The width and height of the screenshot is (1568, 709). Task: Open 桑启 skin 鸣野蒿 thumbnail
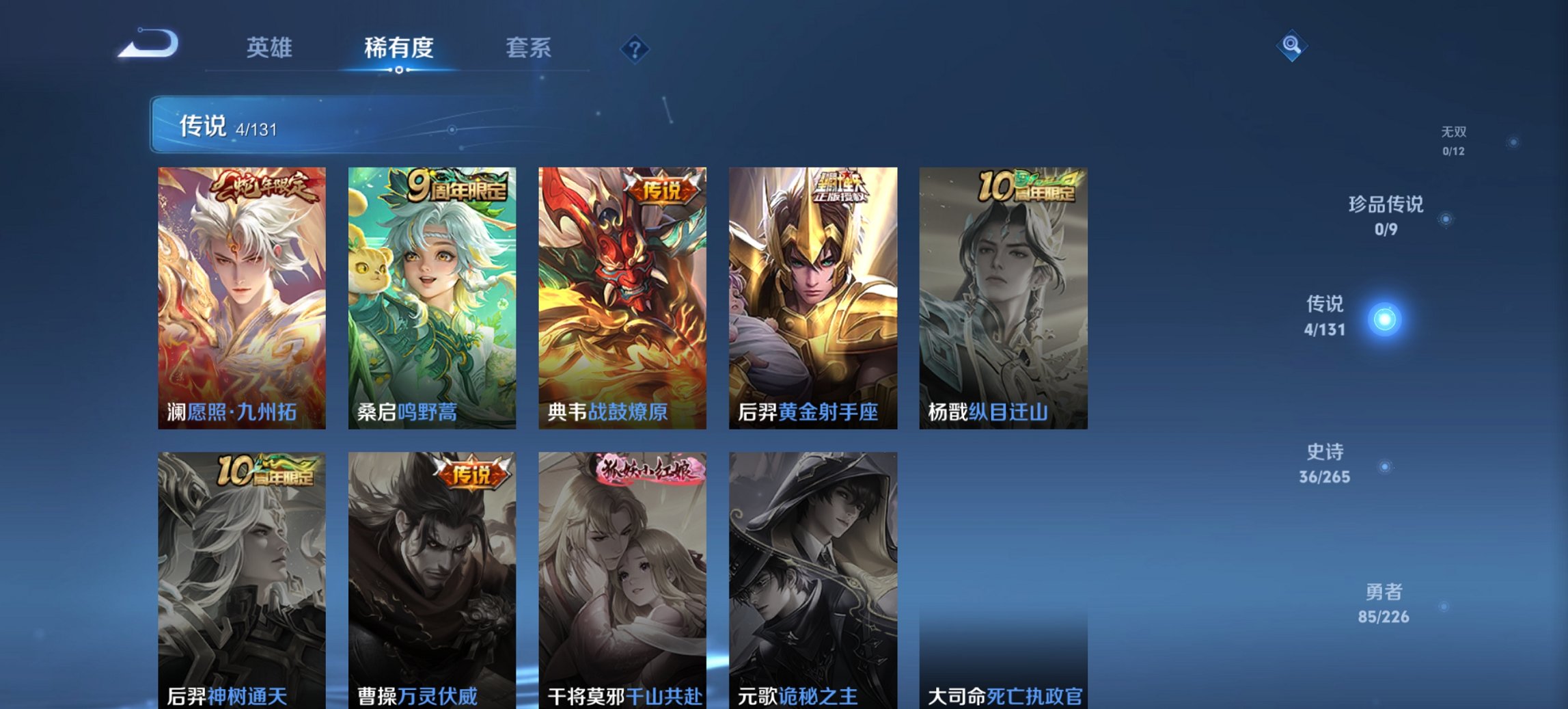coord(430,297)
